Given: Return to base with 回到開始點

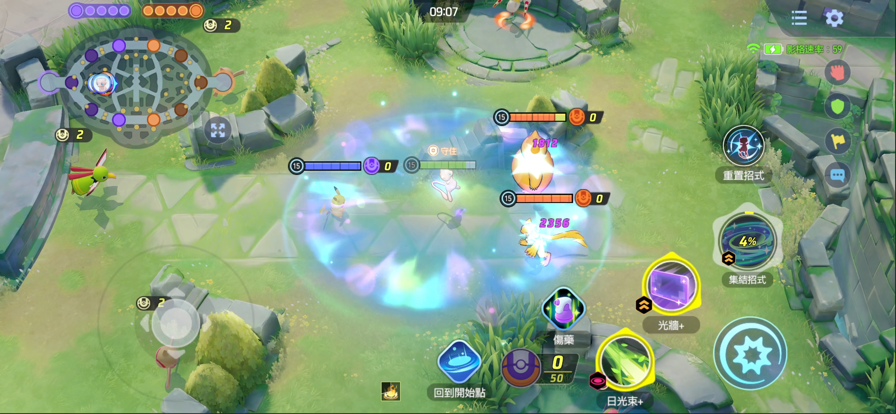Looking at the screenshot, I should point(461,362).
